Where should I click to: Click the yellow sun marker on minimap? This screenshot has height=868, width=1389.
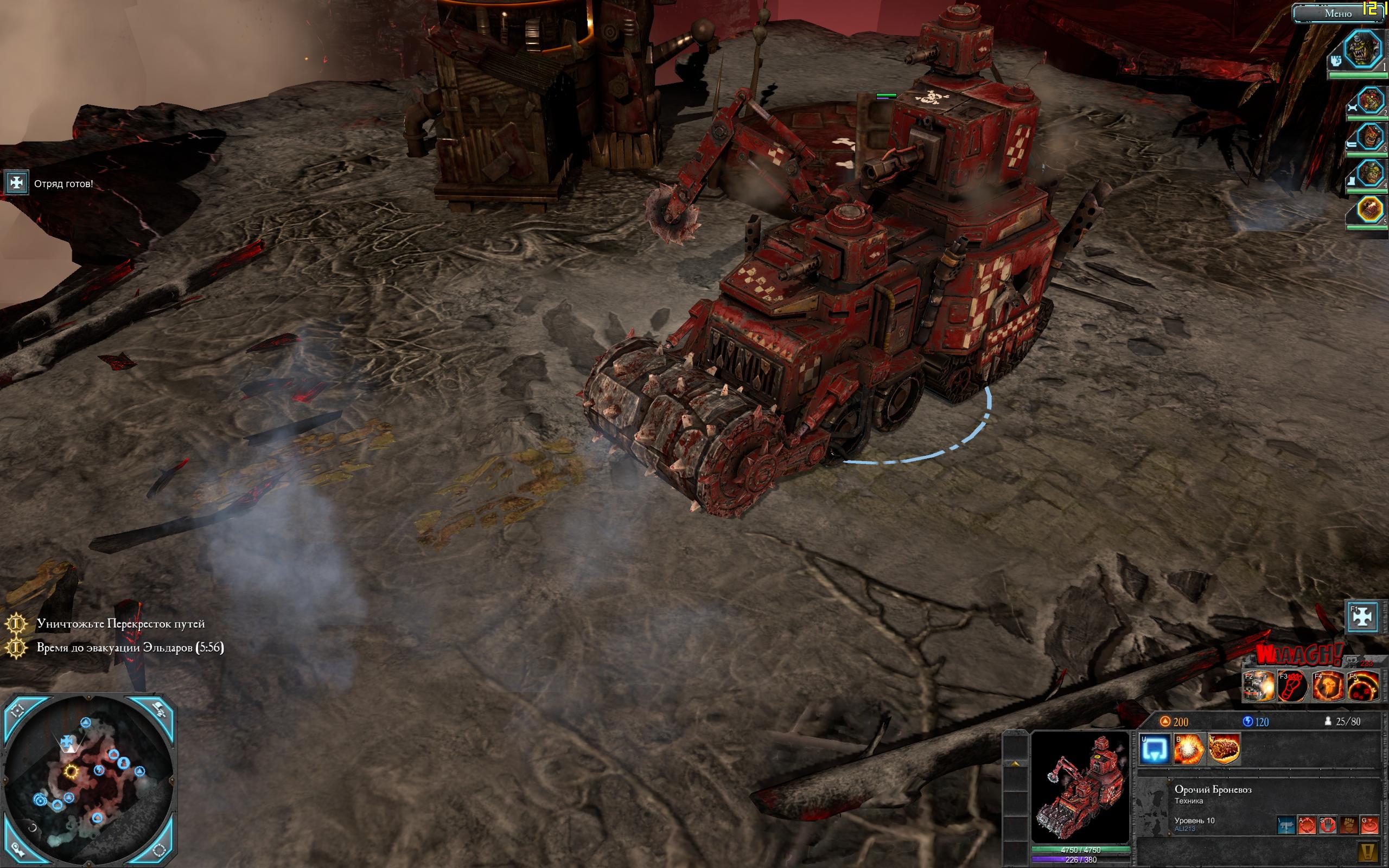71,770
